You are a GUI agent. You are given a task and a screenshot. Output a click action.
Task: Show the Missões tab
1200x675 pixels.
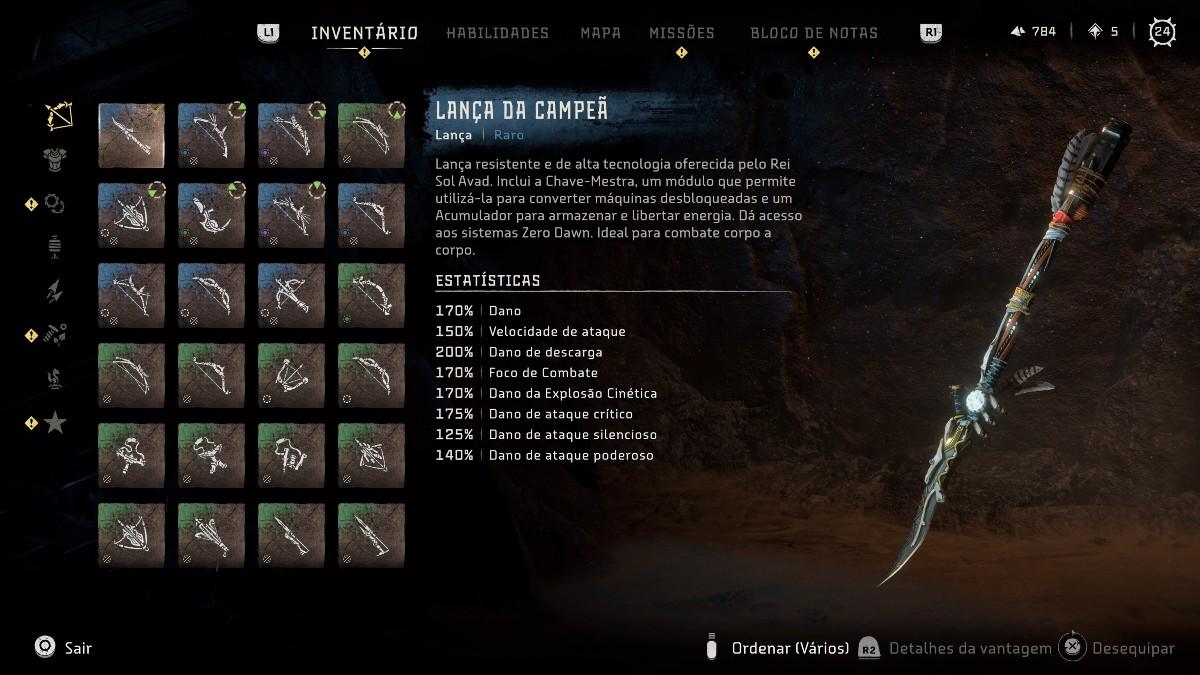click(x=681, y=33)
